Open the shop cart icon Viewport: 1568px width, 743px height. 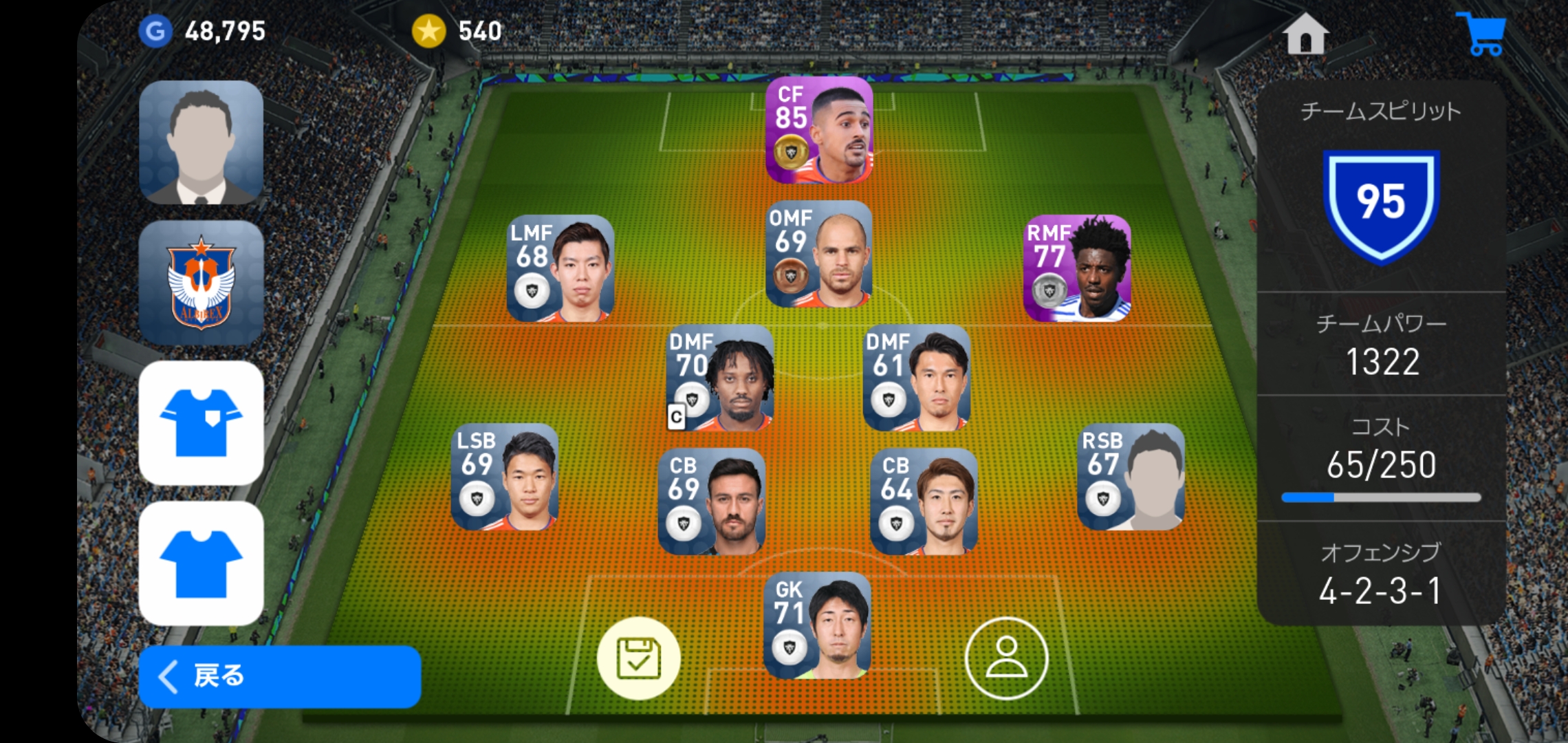[x=1482, y=34]
